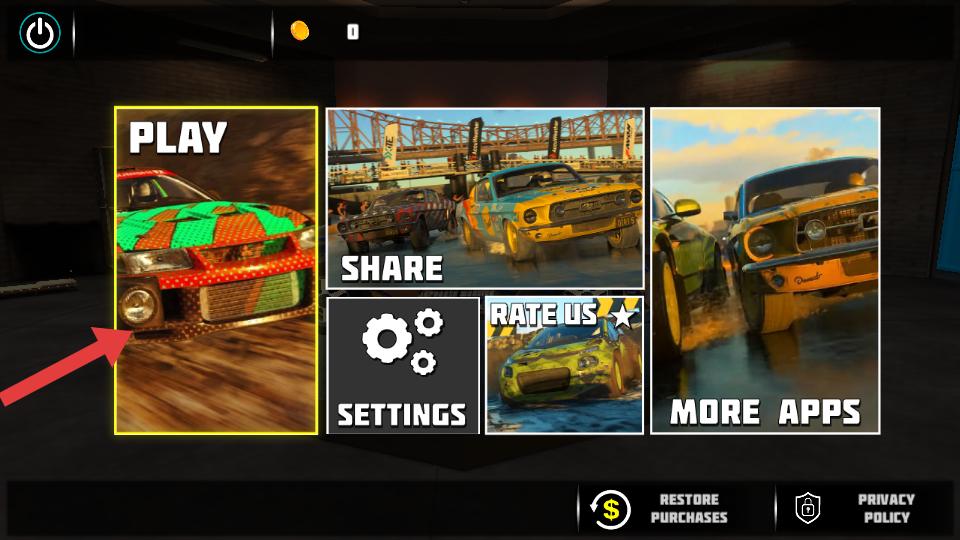960x540 pixels.
Task: View the Privacy Policy
Action: [x=858, y=508]
